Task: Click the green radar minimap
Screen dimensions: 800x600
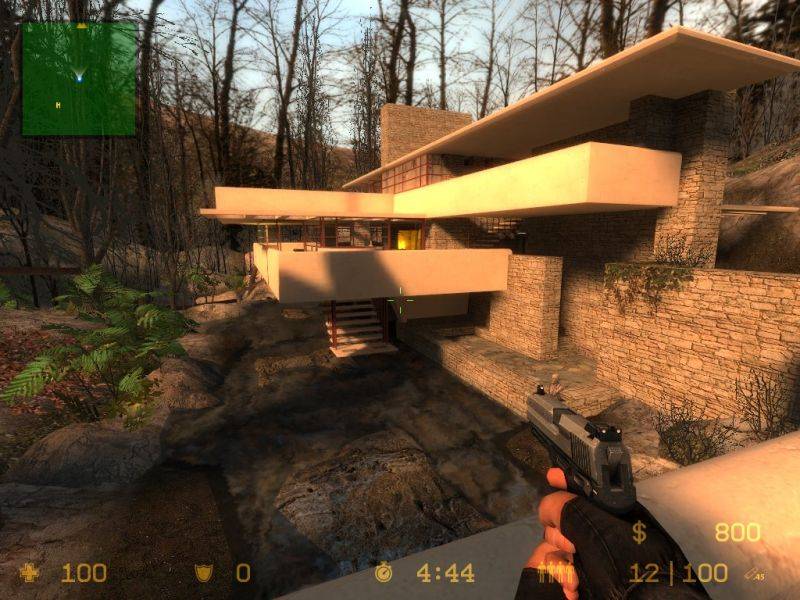Action: tap(79, 79)
